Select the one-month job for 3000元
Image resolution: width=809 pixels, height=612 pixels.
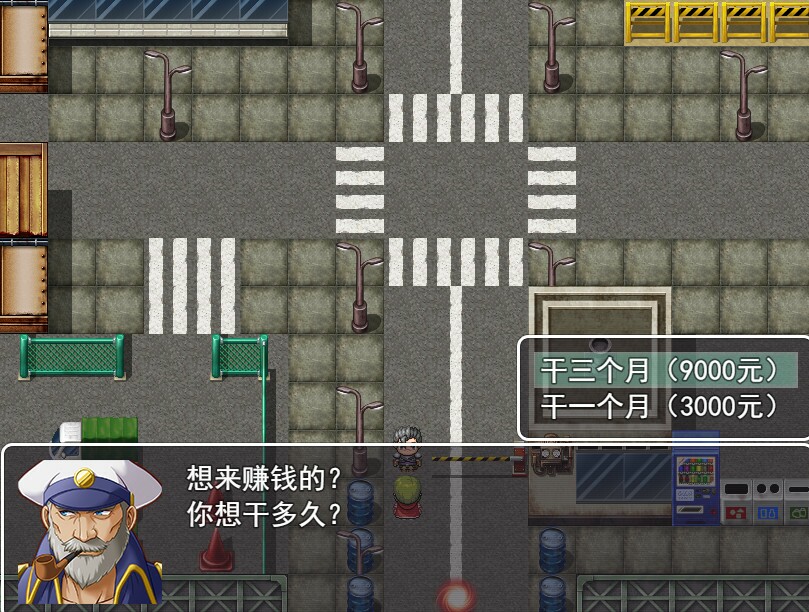pos(659,406)
